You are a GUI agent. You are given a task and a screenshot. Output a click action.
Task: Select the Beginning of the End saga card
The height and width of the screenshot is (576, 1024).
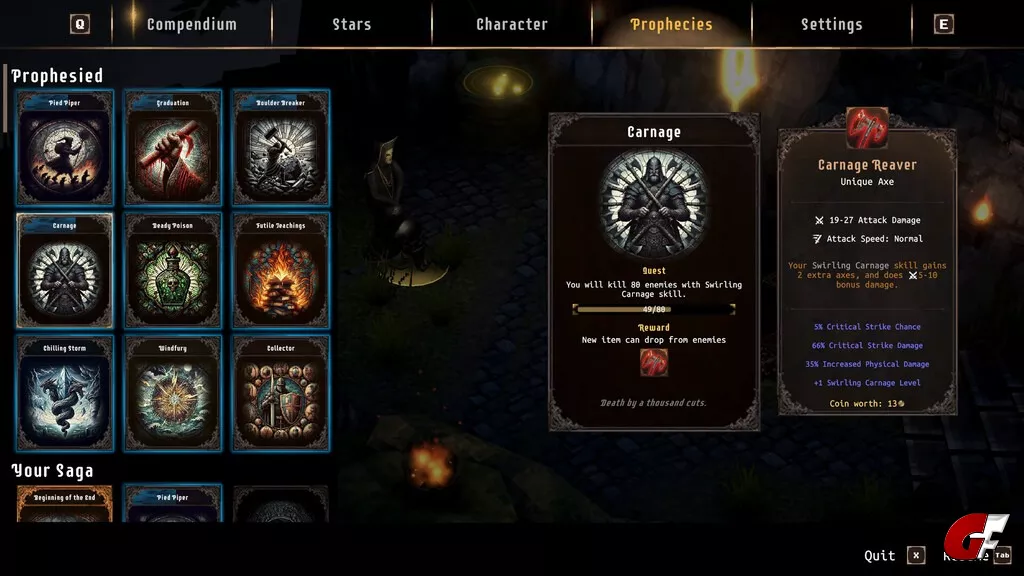point(65,504)
